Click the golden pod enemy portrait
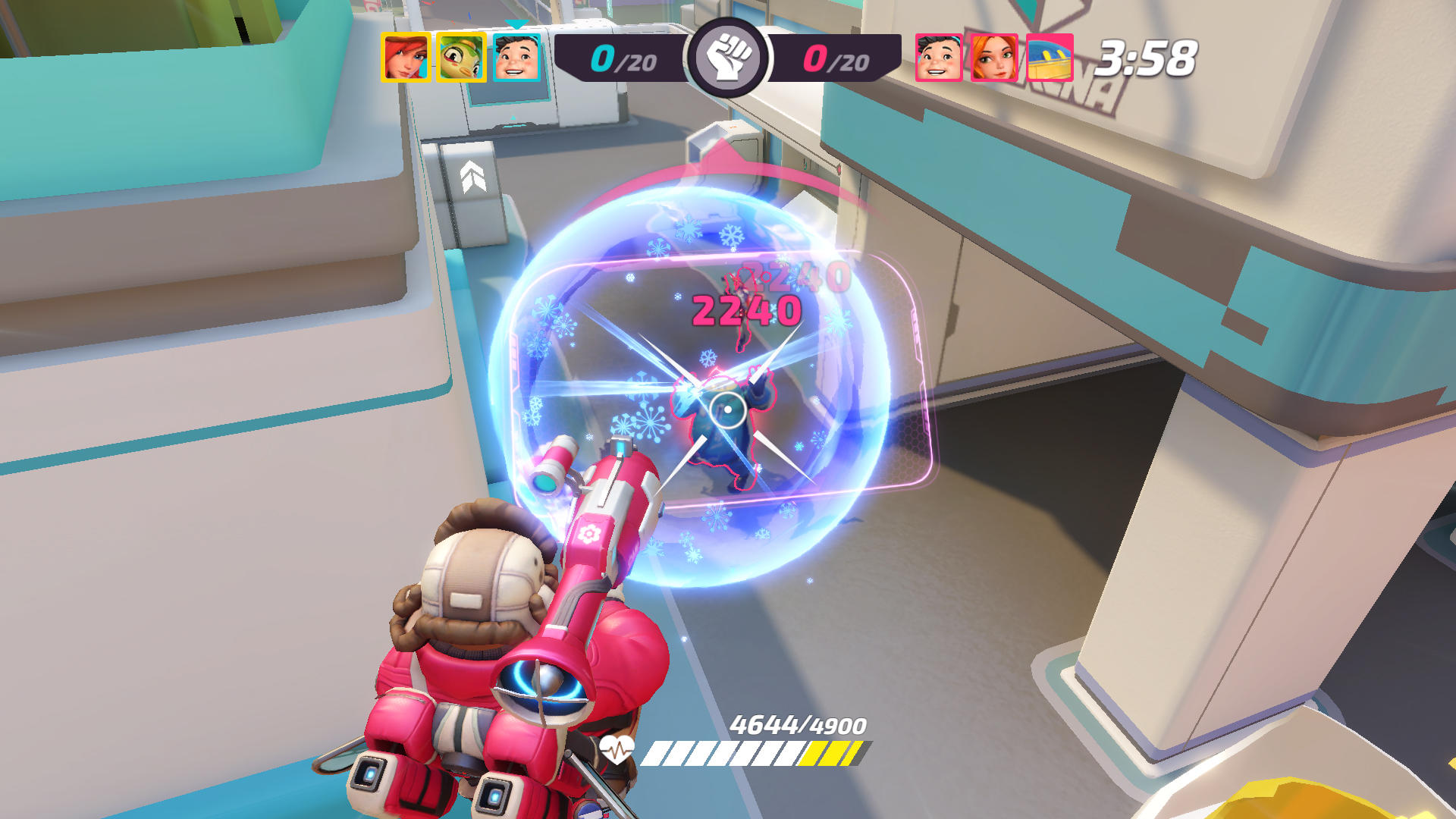The image size is (1456, 819). (x=1050, y=55)
